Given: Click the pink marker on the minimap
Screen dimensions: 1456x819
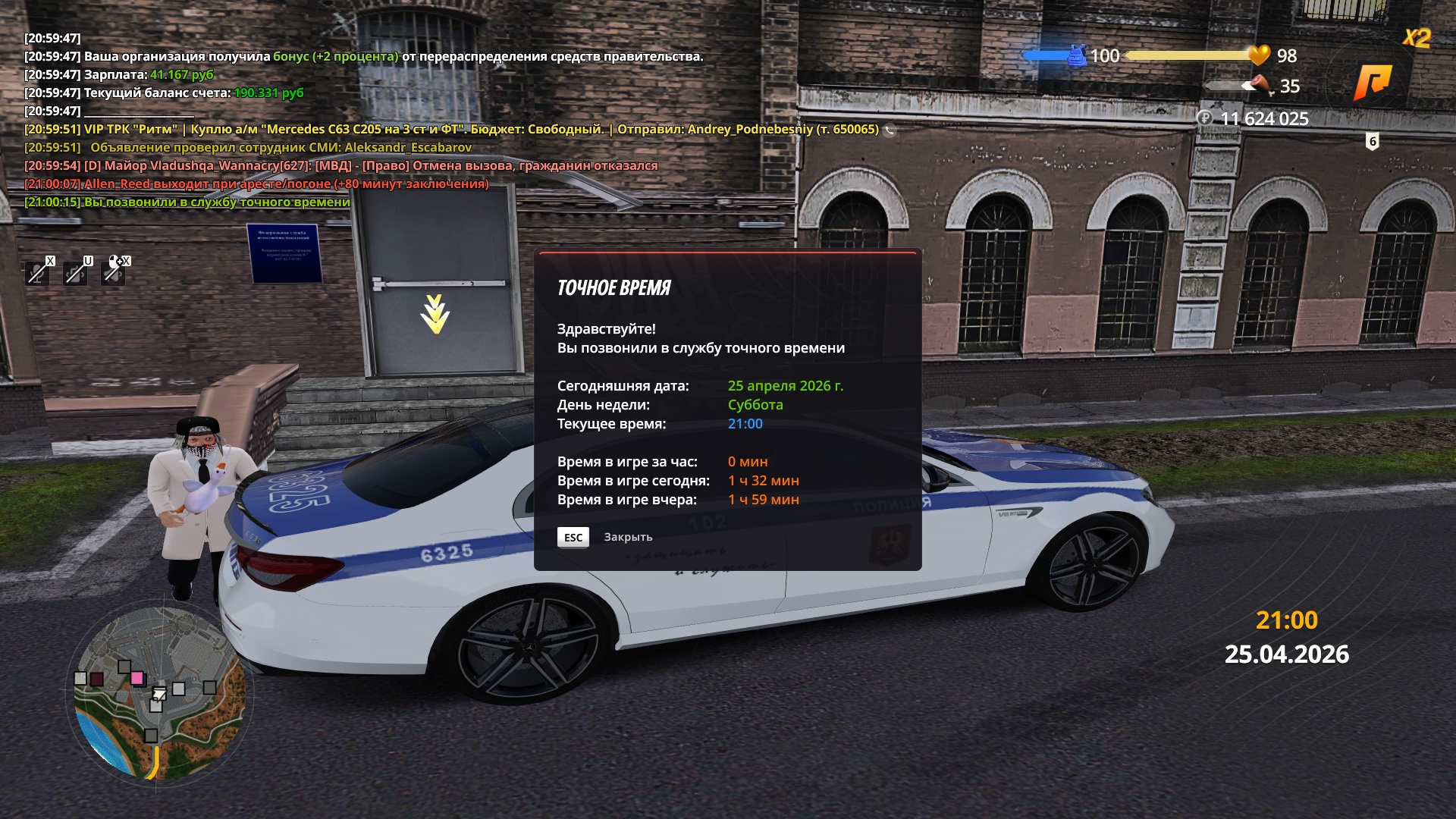Looking at the screenshot, I should (137, 678).
